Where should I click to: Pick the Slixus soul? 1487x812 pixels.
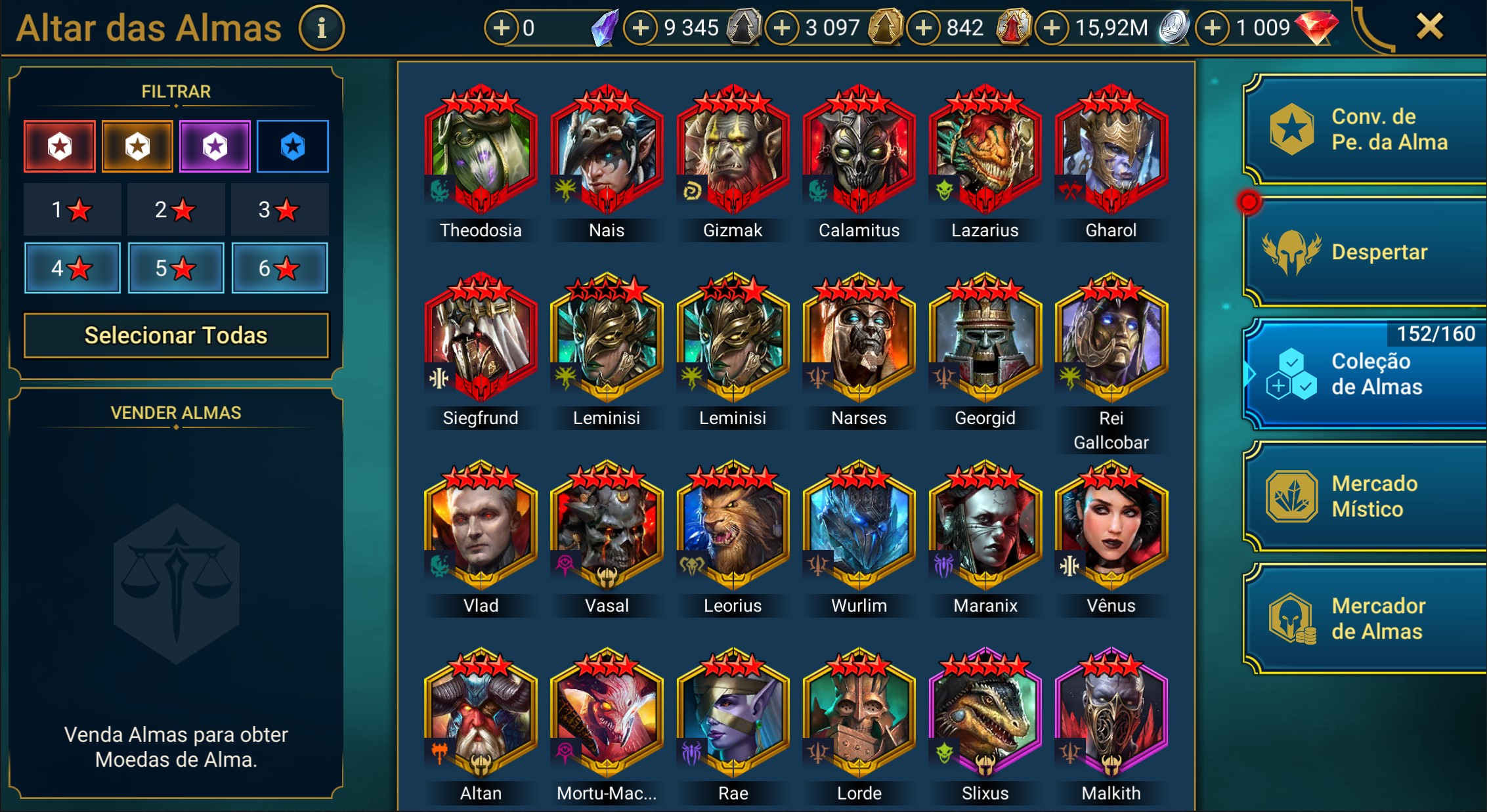pyautogui.click(x=985, y=713)
